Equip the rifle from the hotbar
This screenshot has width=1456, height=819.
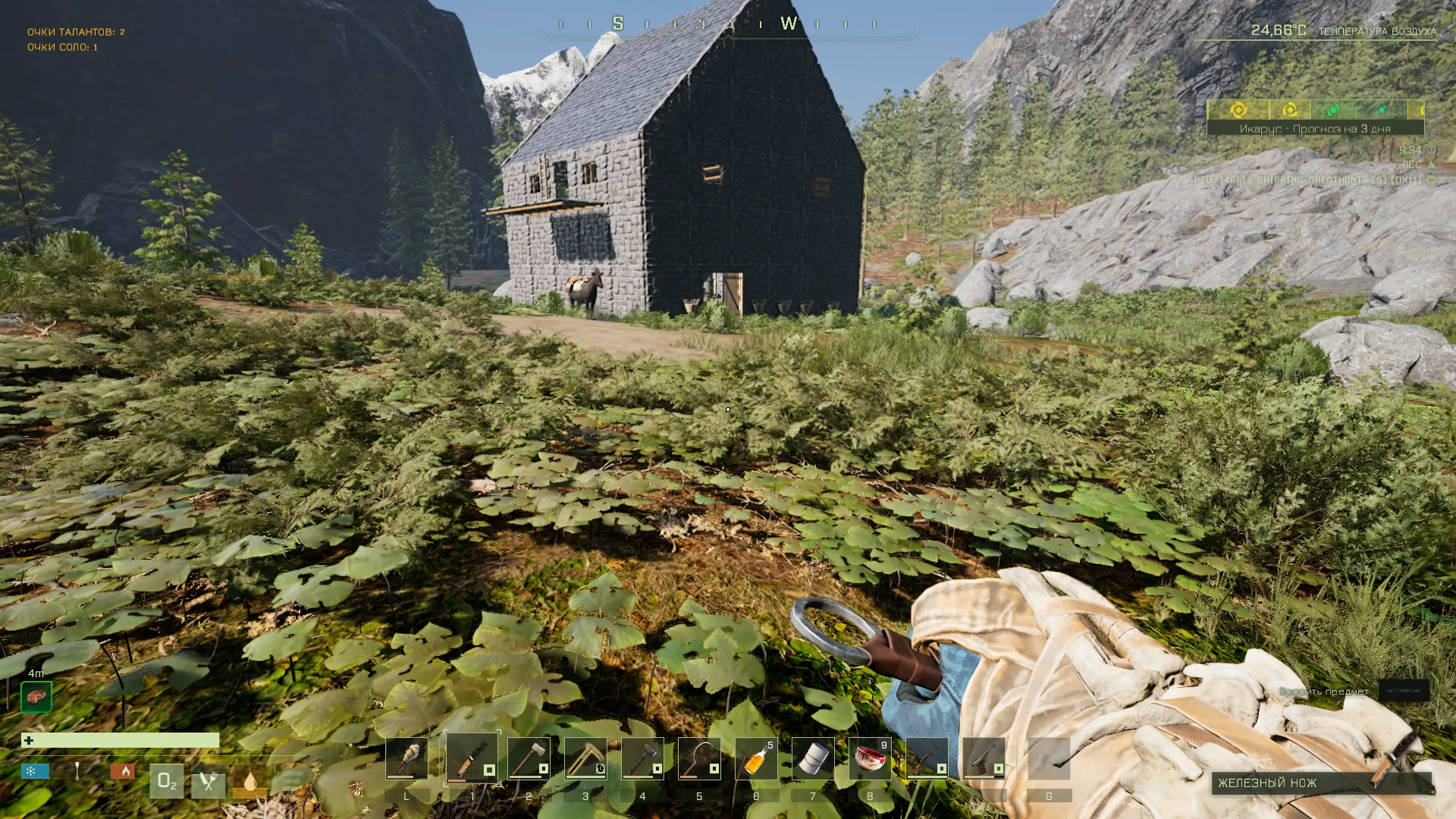[x=927, y=758]
